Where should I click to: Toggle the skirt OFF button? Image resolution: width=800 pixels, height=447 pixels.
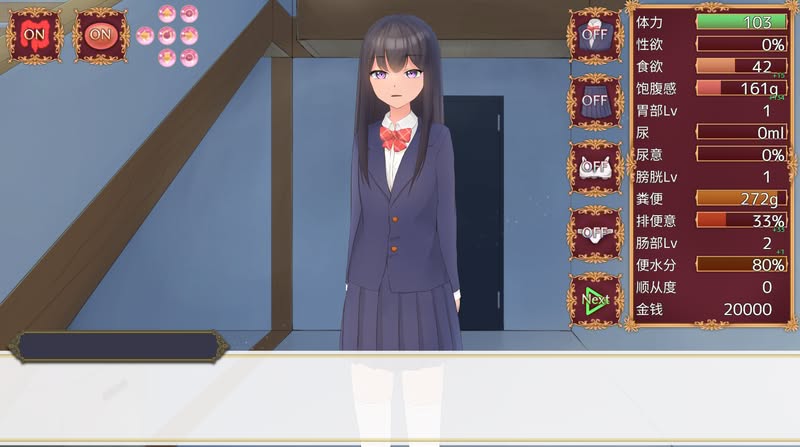[x=595, y=100]
